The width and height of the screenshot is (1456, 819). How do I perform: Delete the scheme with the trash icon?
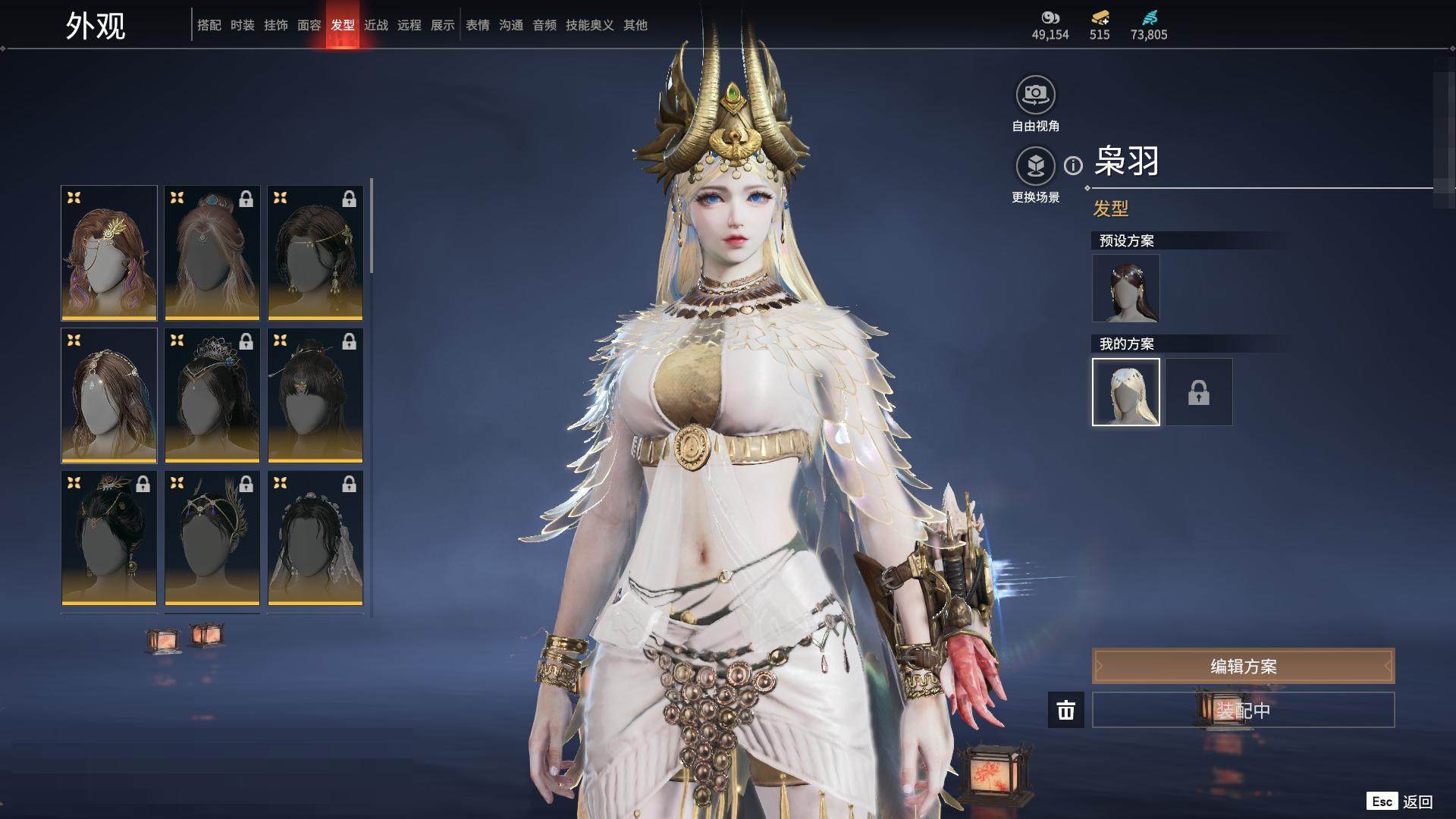tap(1066, 710)
